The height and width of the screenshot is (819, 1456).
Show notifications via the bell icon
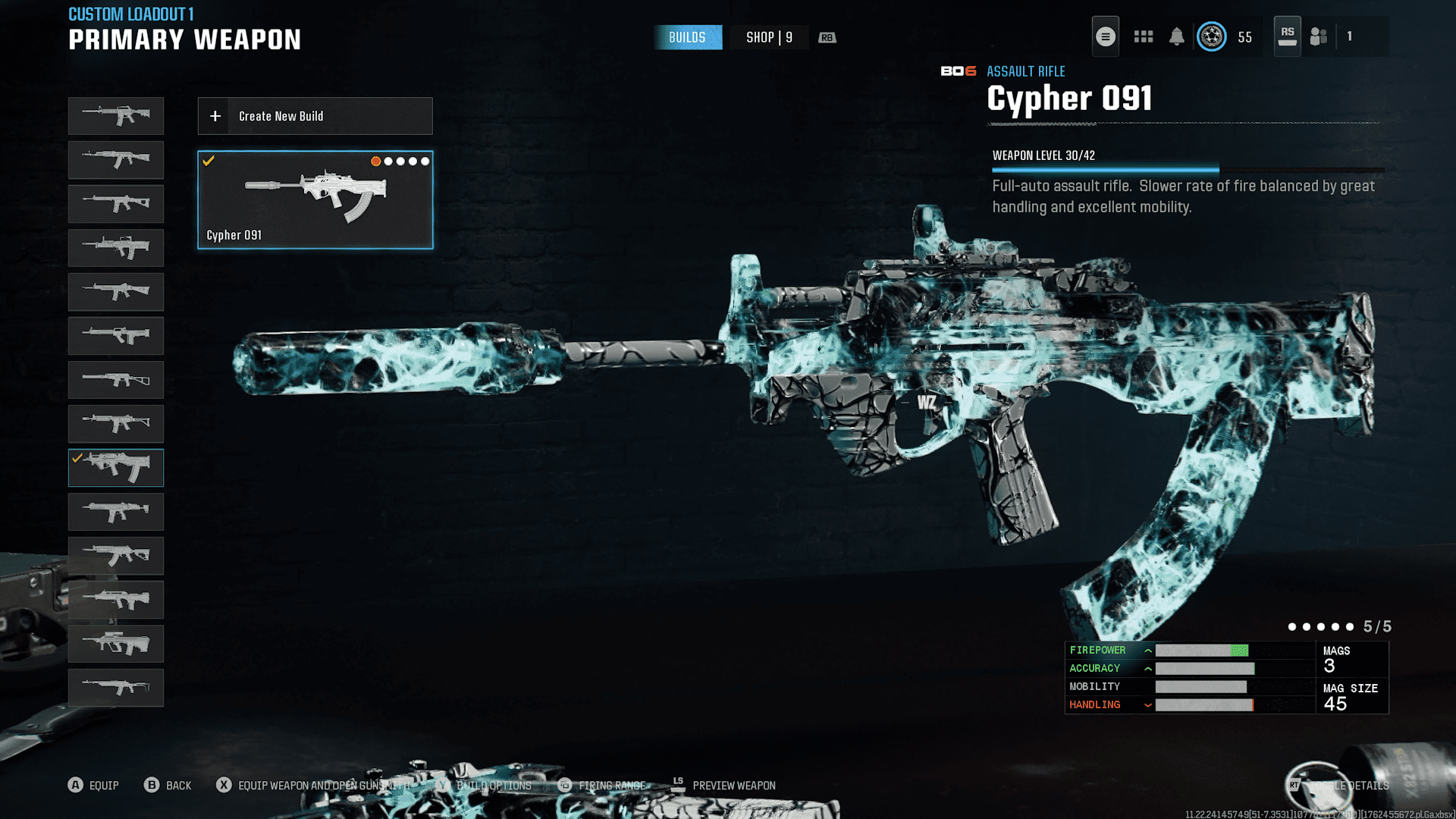point(1176,36)
